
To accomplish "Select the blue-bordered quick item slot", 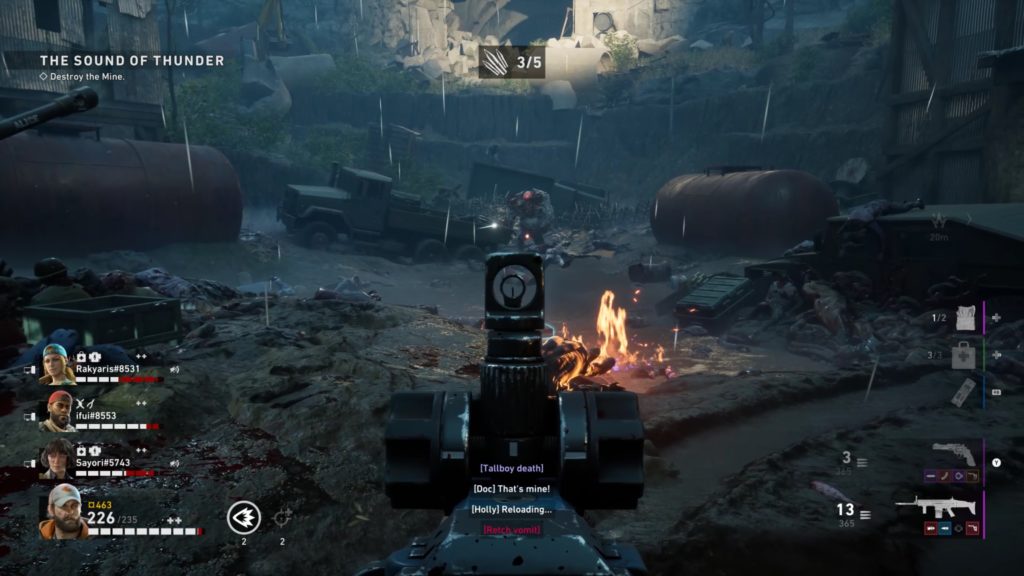I will point(962,392).
